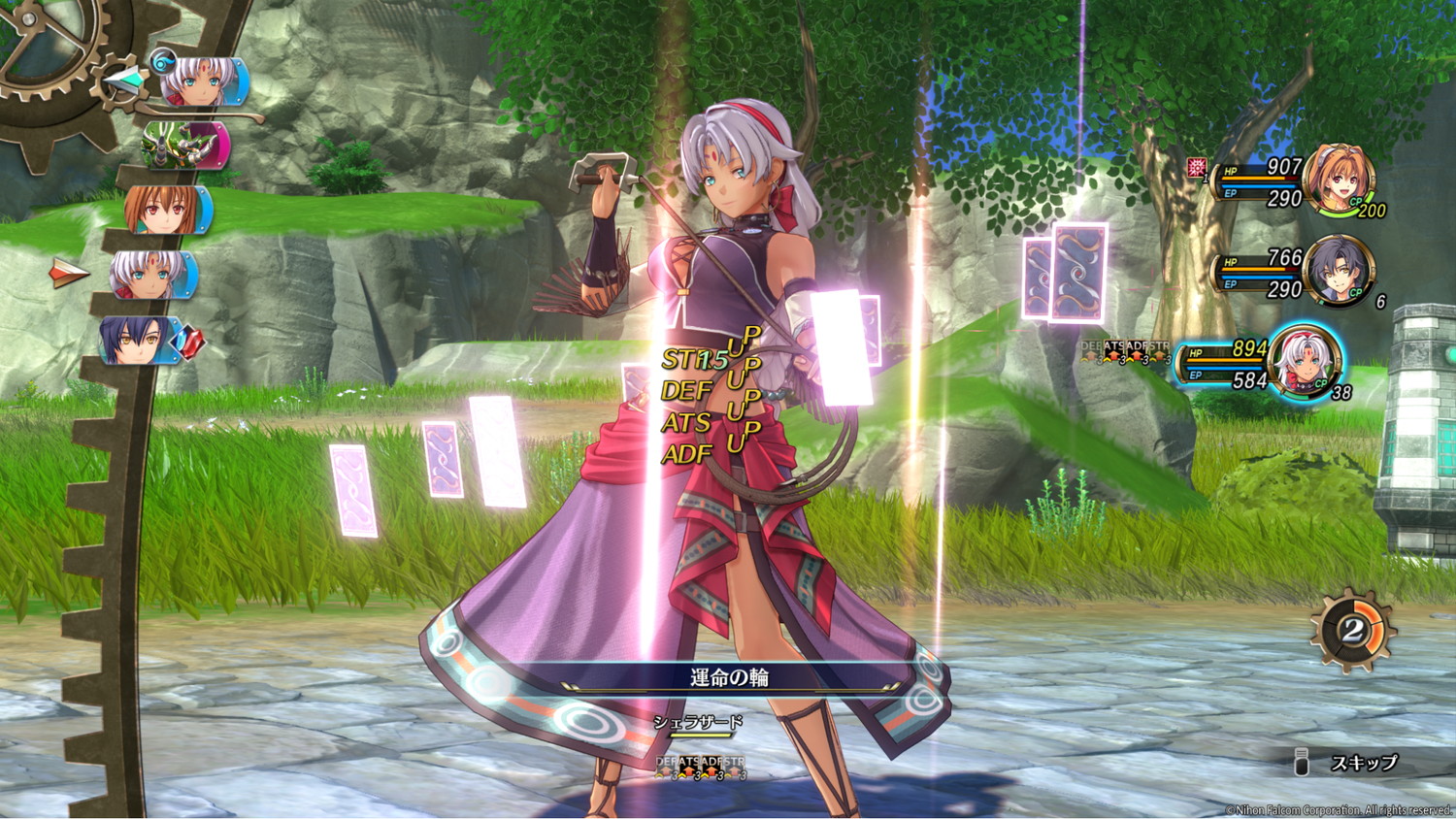Click Scherazard's turn portrait beside the red arrow
This screenshot has height=819, width=1456.
[152, 275]
